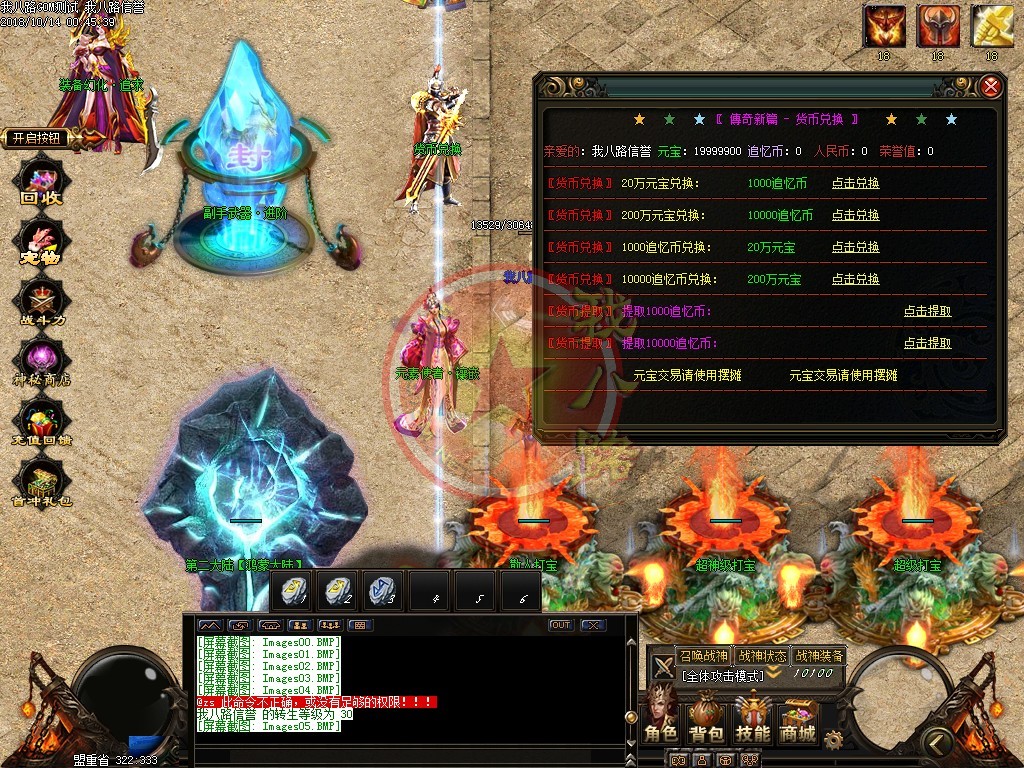Exchange 1000 追忆币 for 20万元宝
The height and width of the screenshot is (768, 1024).
pyautogui.click(x=855, y=247)
